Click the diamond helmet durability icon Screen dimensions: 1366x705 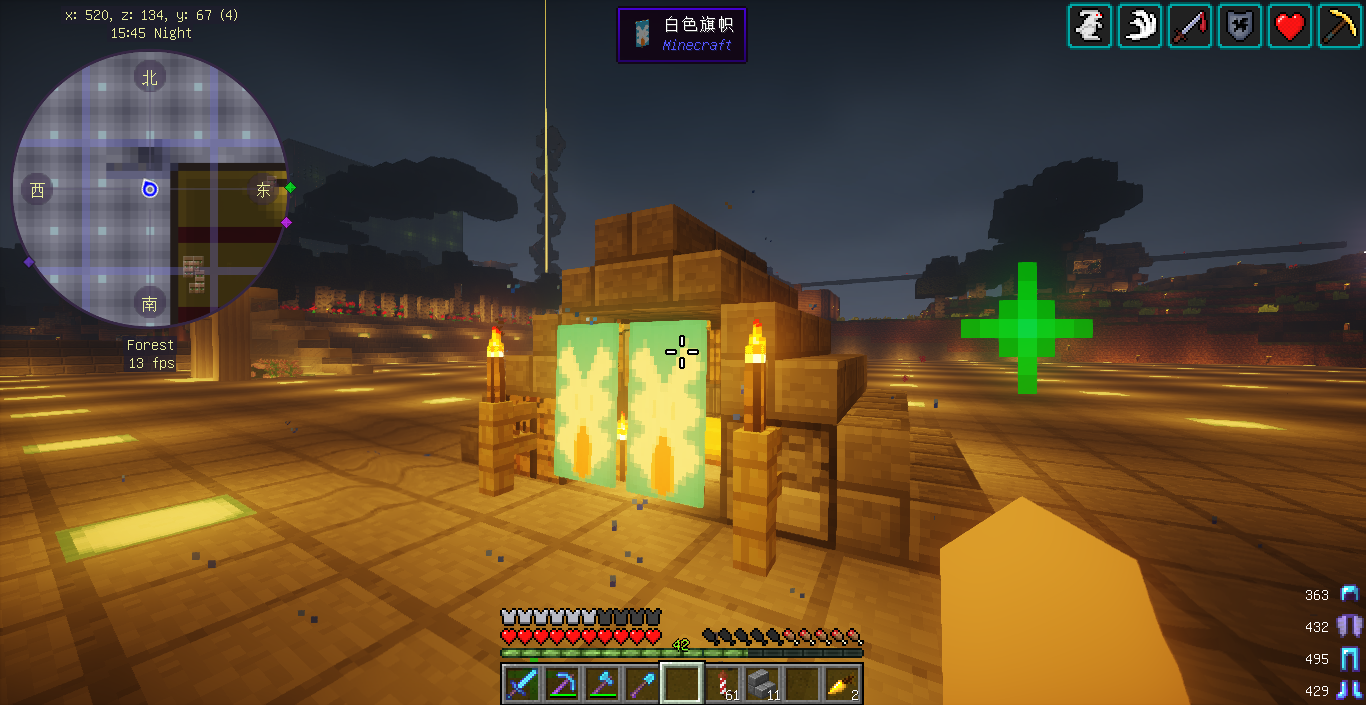tap(1350, 594)
